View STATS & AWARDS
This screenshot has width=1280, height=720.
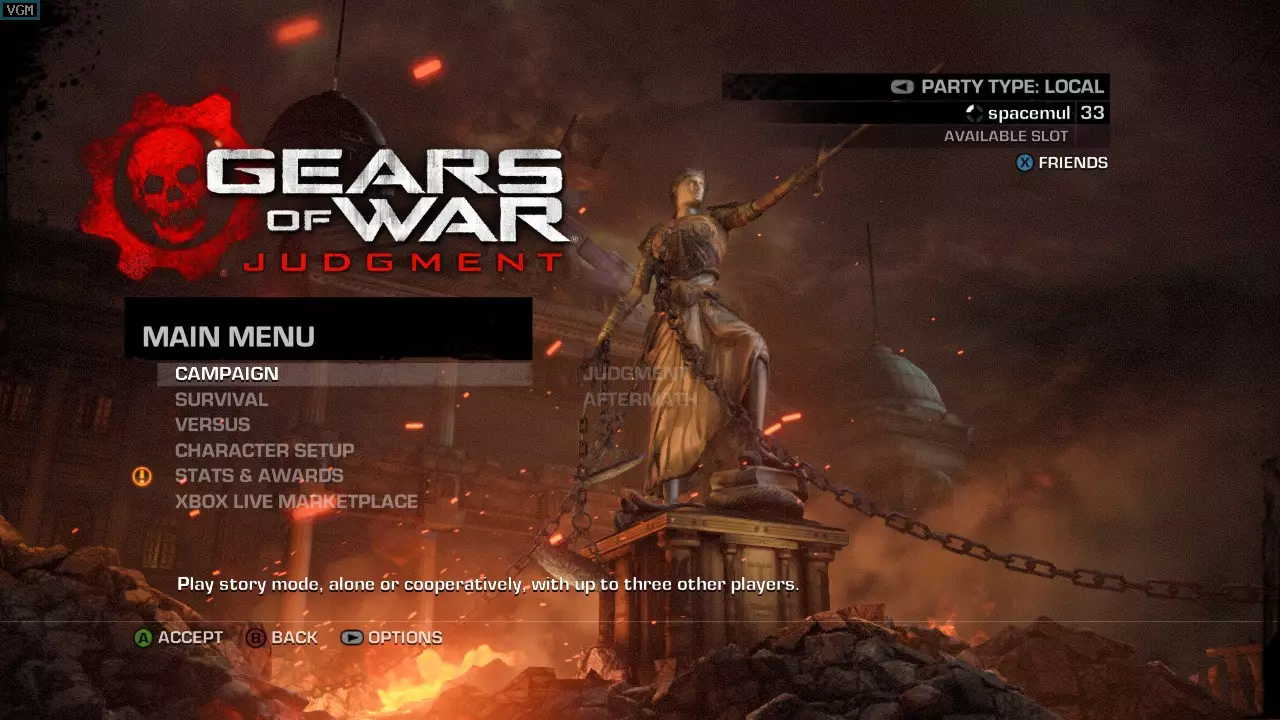258,475
